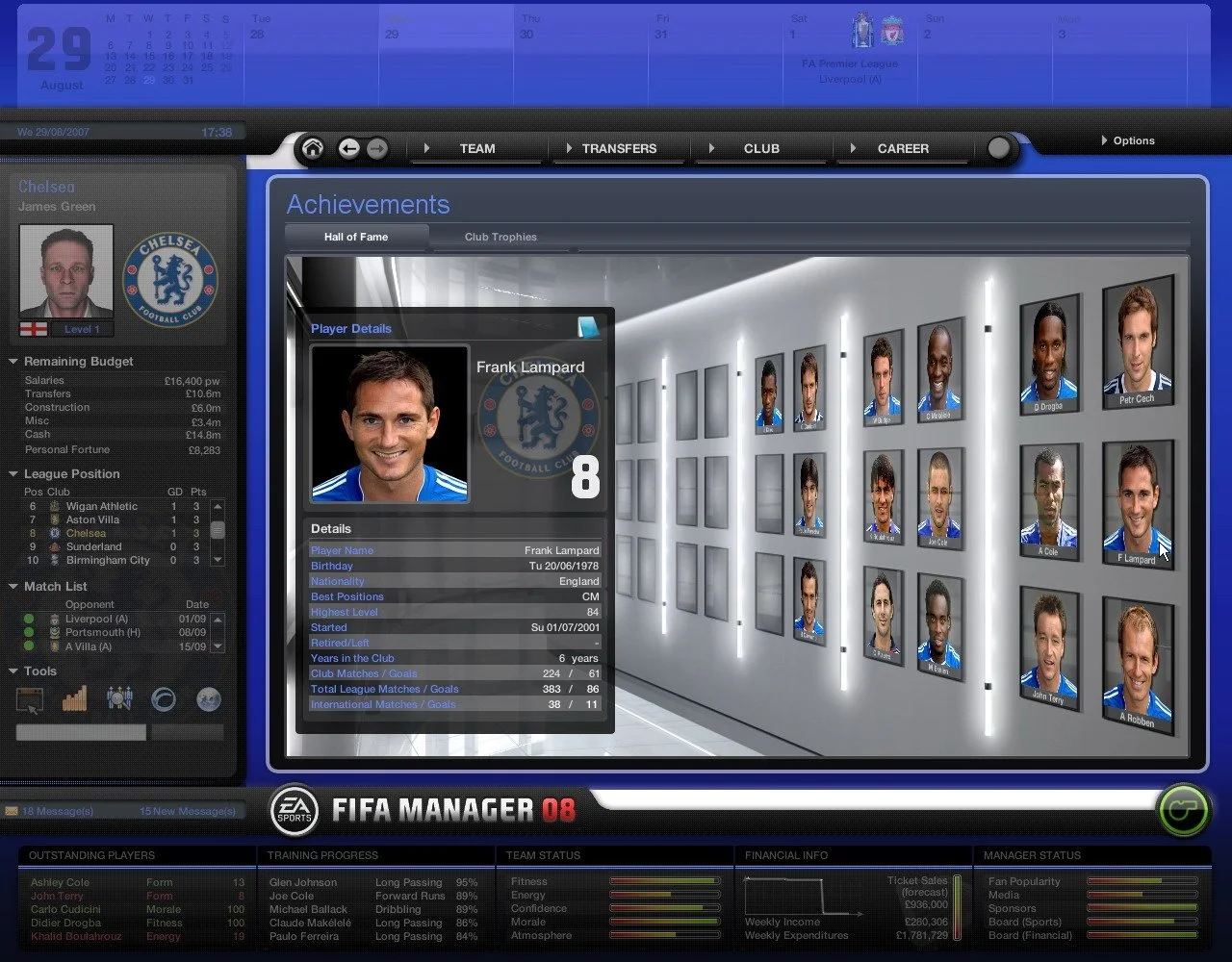Click the back navigation arrow
The image size is (1232, 962).
click(349, 148)
